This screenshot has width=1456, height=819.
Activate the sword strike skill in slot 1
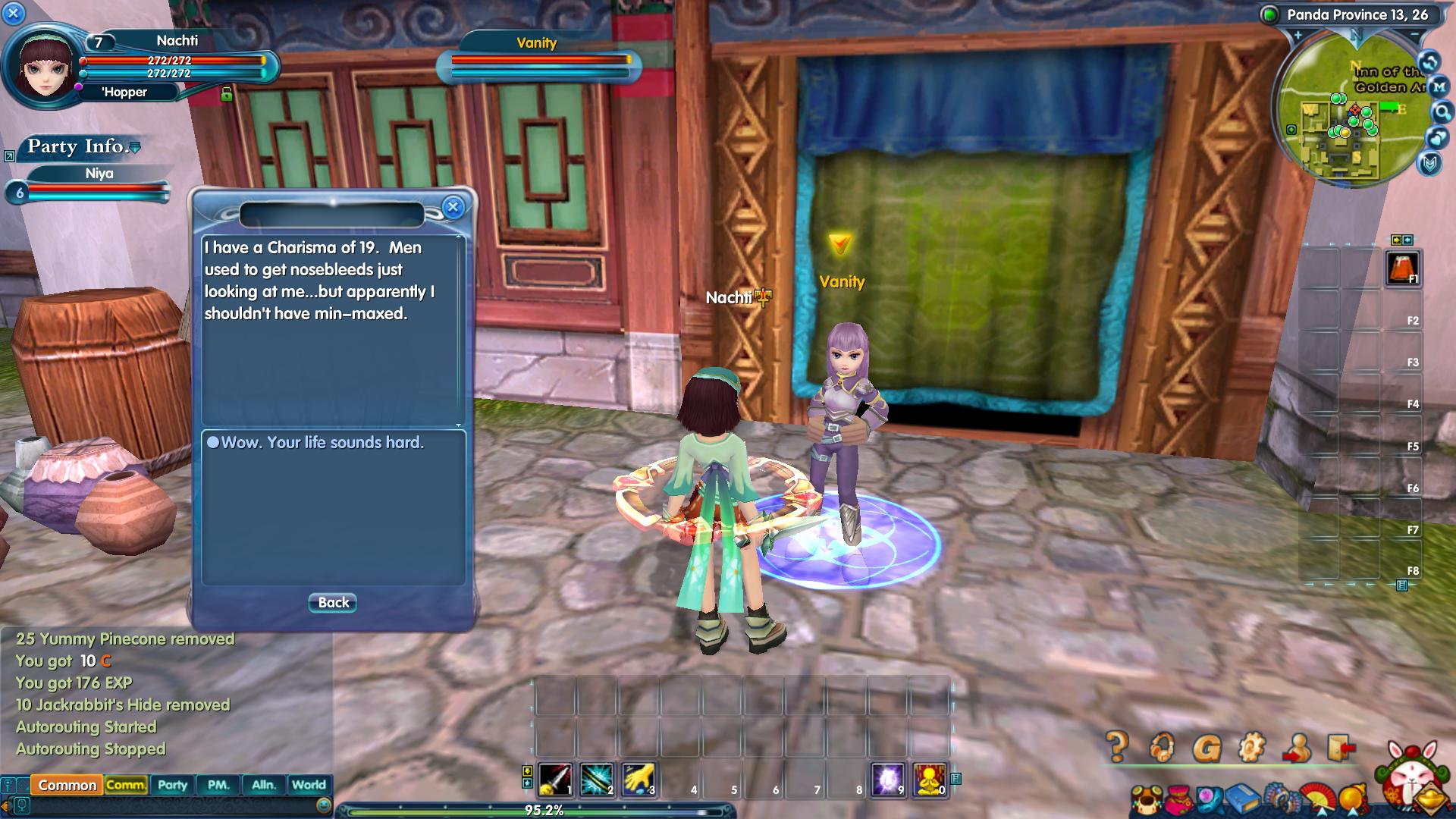pos(555,780)
